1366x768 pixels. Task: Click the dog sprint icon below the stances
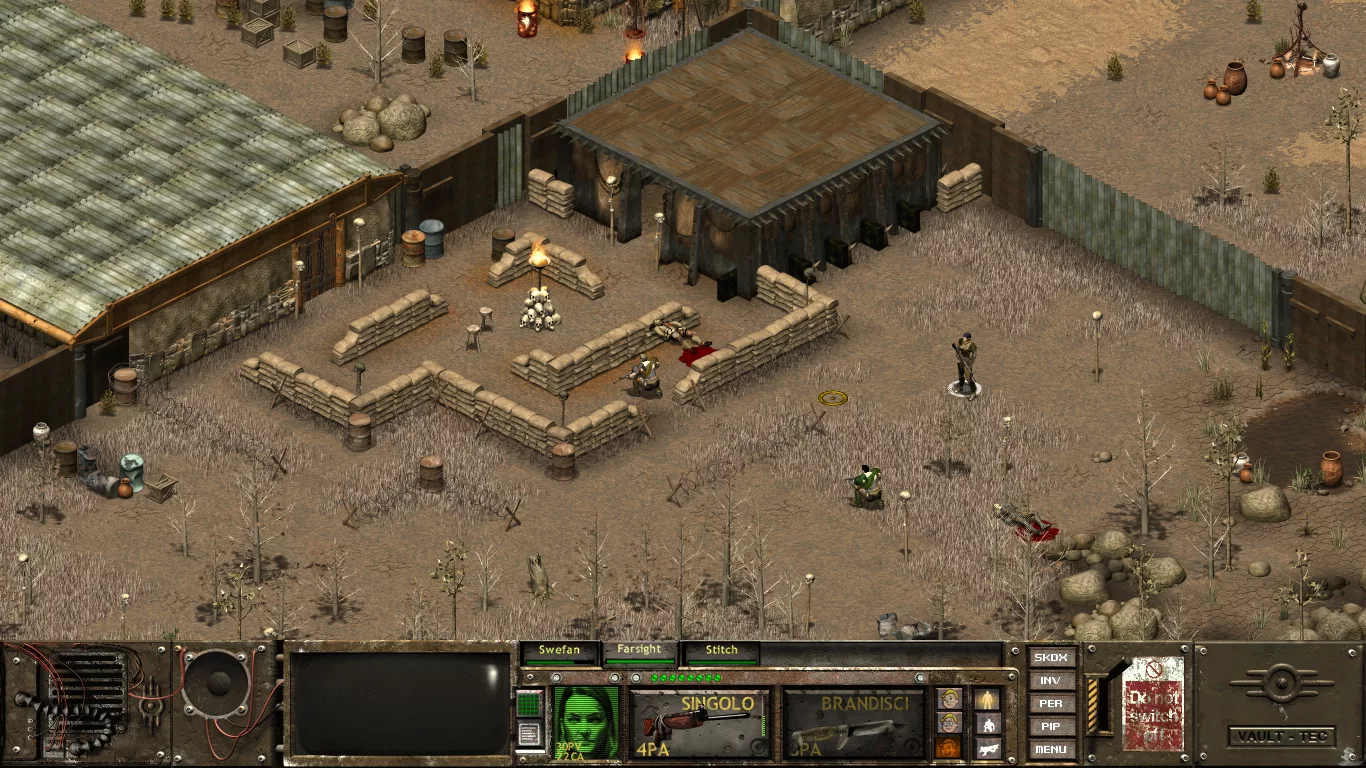[990, 750]
